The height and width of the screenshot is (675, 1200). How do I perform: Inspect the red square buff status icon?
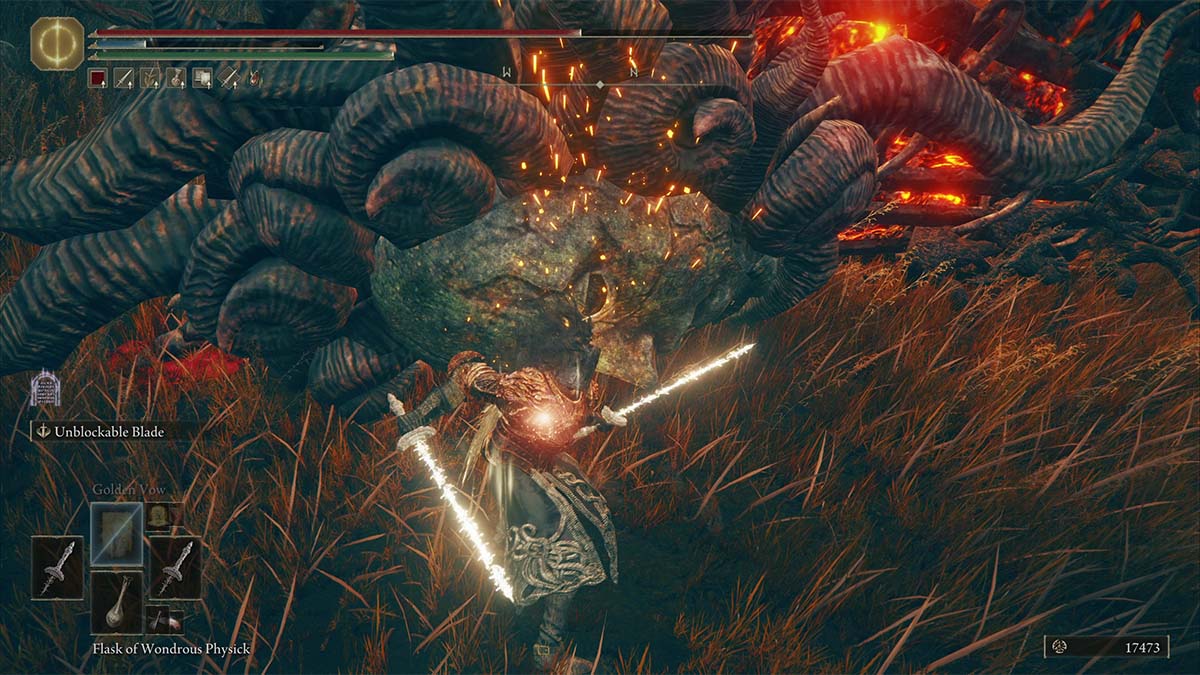pyautogui.click(x=97, y=77)
